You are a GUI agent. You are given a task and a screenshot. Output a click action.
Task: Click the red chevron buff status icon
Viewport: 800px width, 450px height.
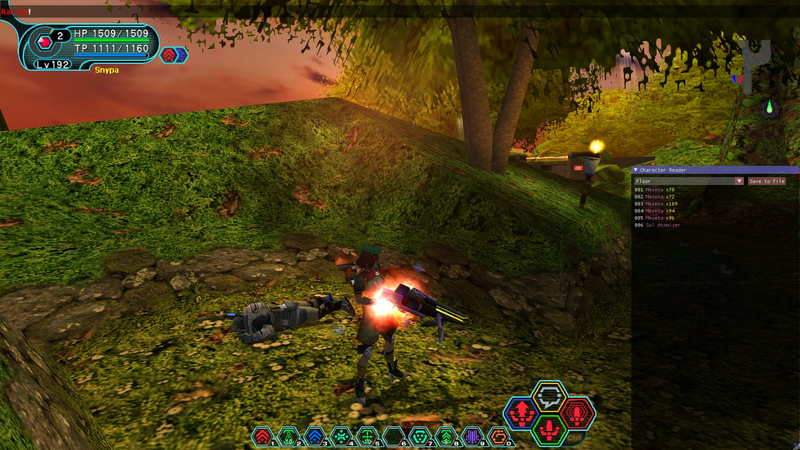[168, 55]
